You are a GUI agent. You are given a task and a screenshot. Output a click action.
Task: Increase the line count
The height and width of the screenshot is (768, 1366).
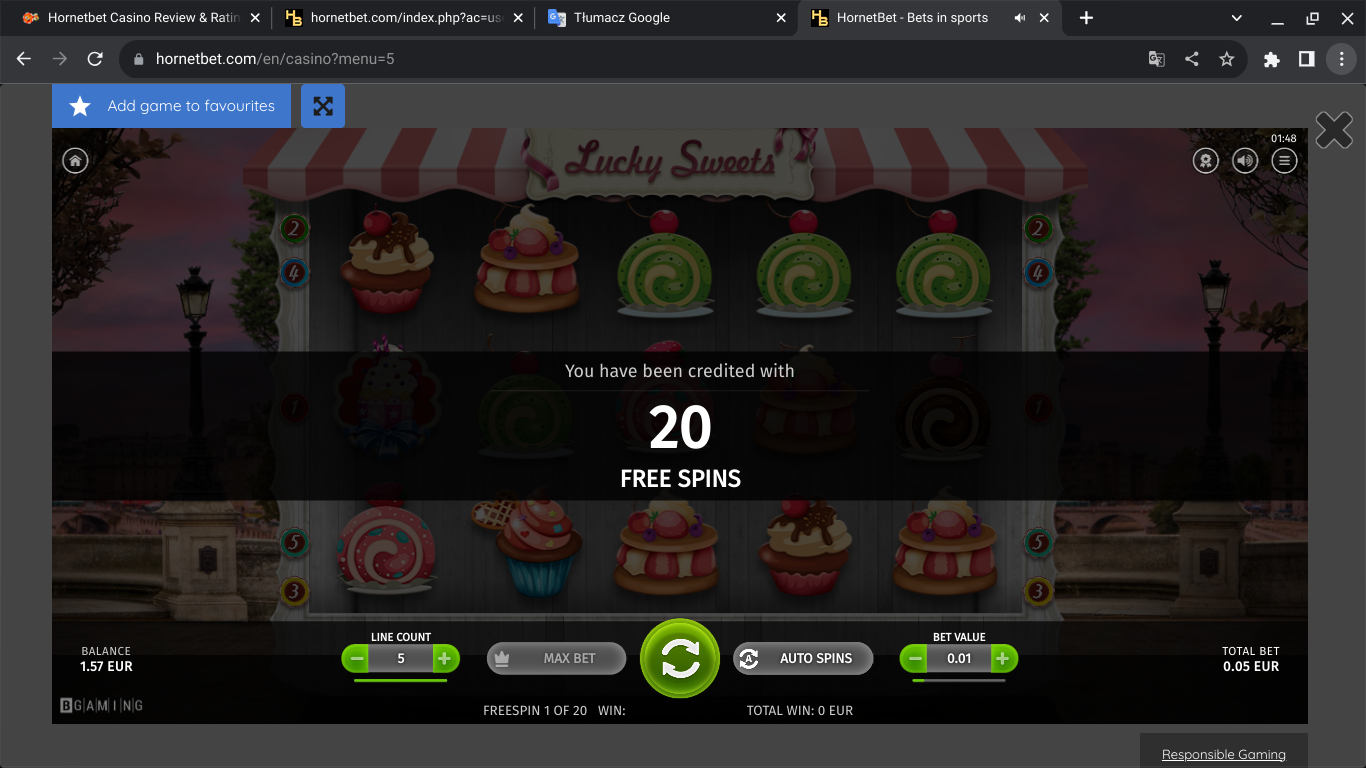445,658
